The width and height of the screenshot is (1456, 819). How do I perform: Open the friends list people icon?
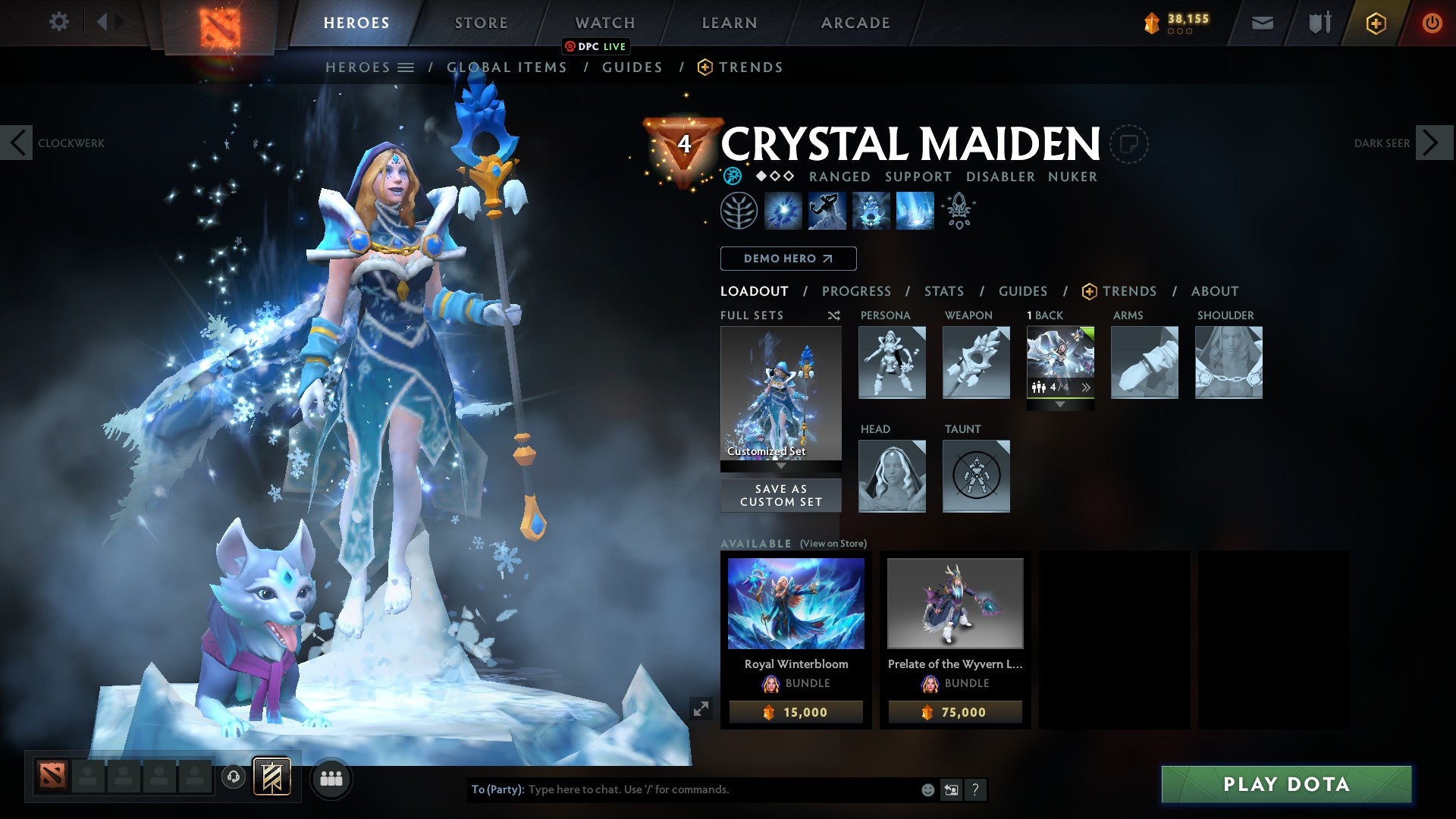[x=331, y=777]
